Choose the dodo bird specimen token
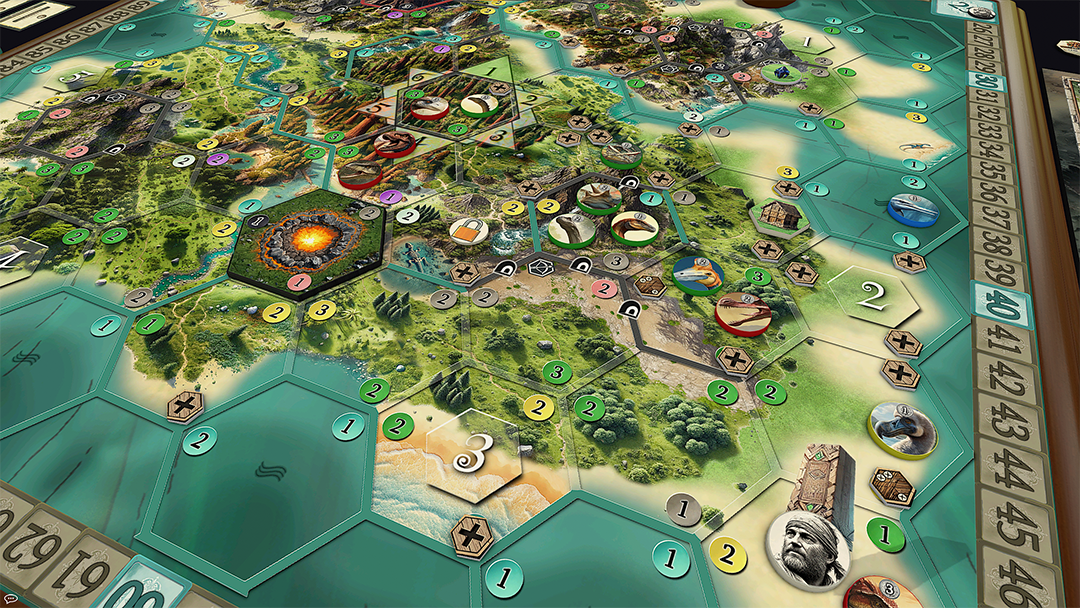This screenshot has height=608, width=1080. point(902,428)
